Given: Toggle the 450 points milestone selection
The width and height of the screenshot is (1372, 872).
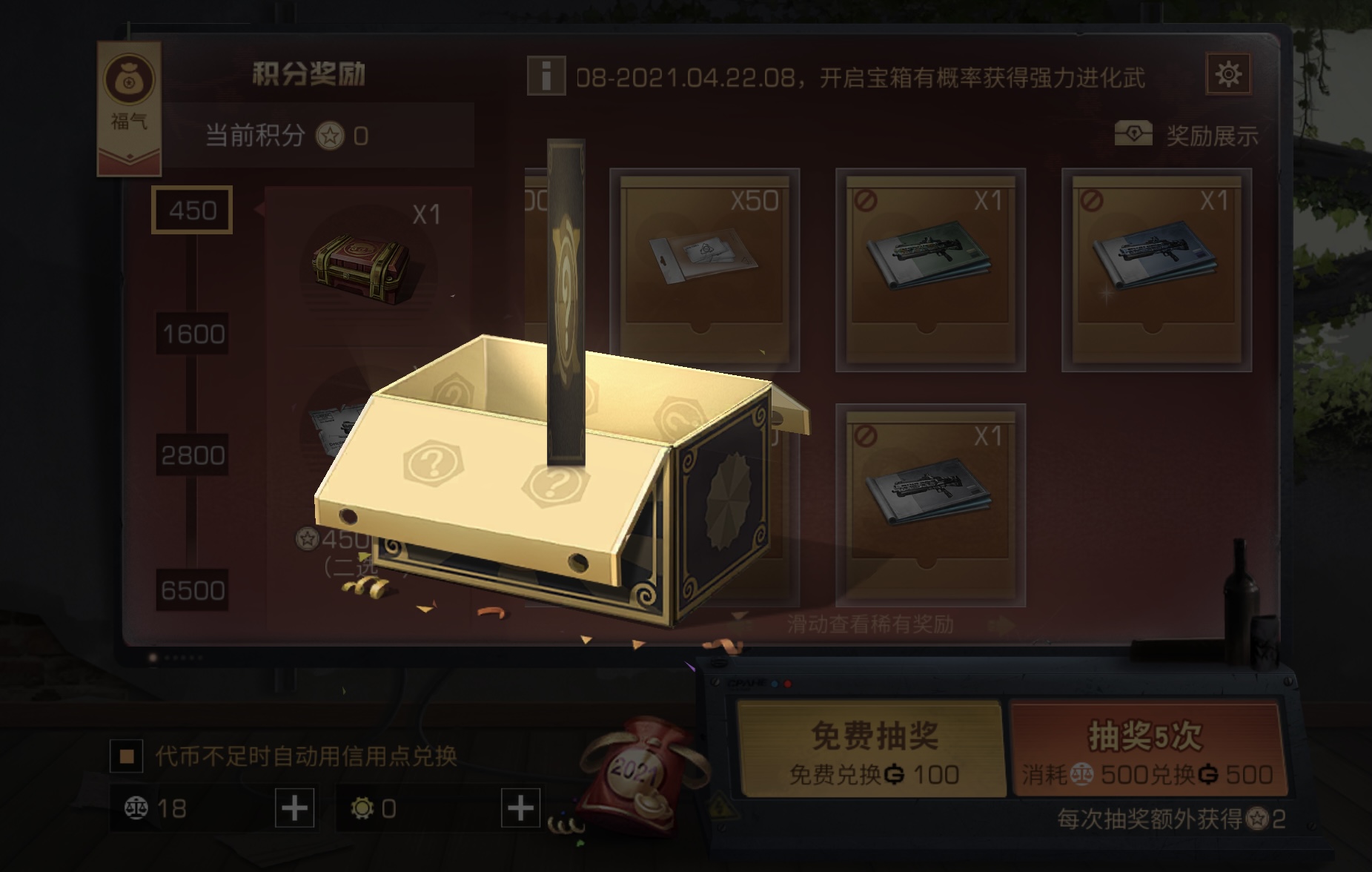Looking at the screenshot, I should click(x=192, y=211).
